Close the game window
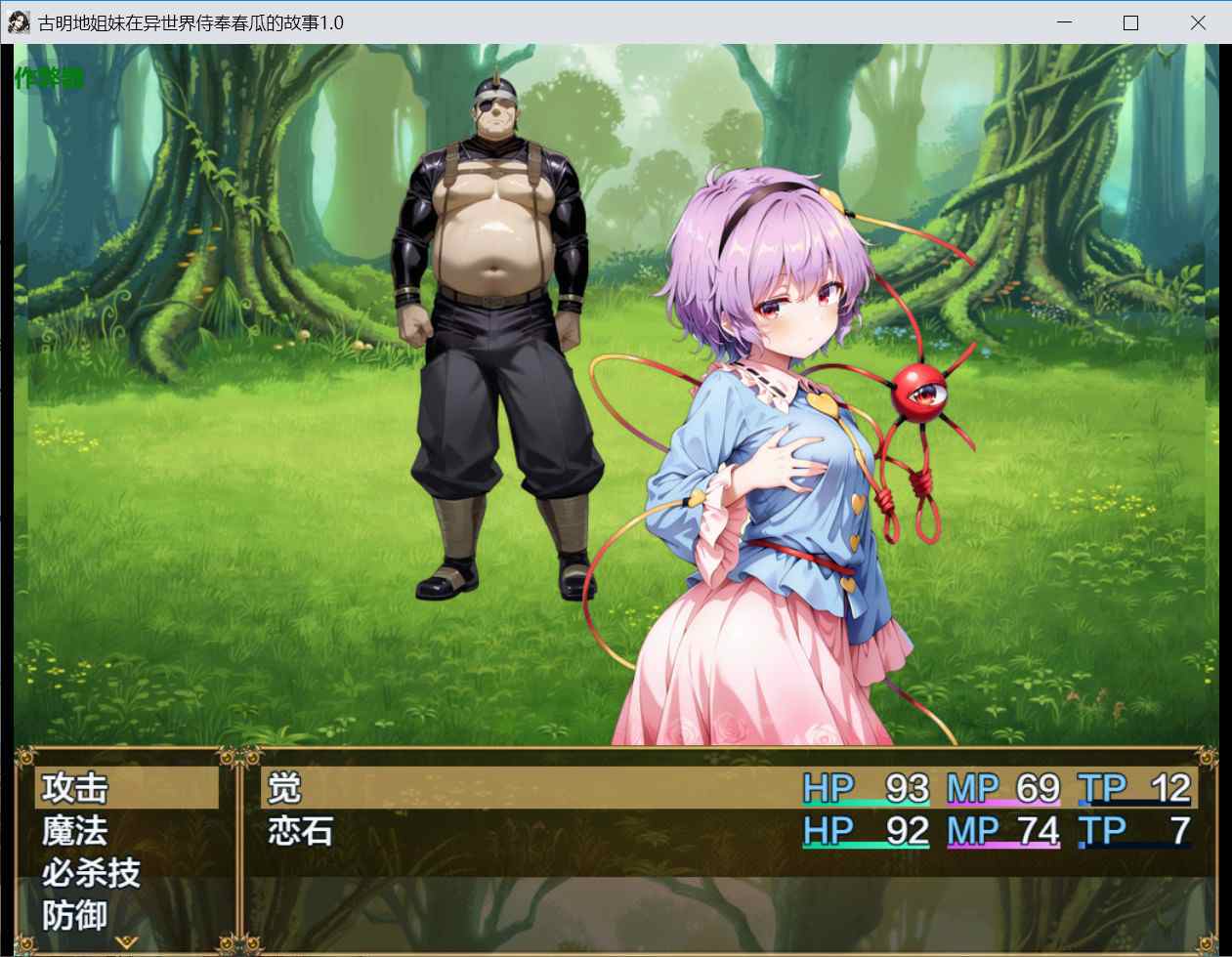The height and width of the screenshot is (957, 1232). click(1198, 22)
